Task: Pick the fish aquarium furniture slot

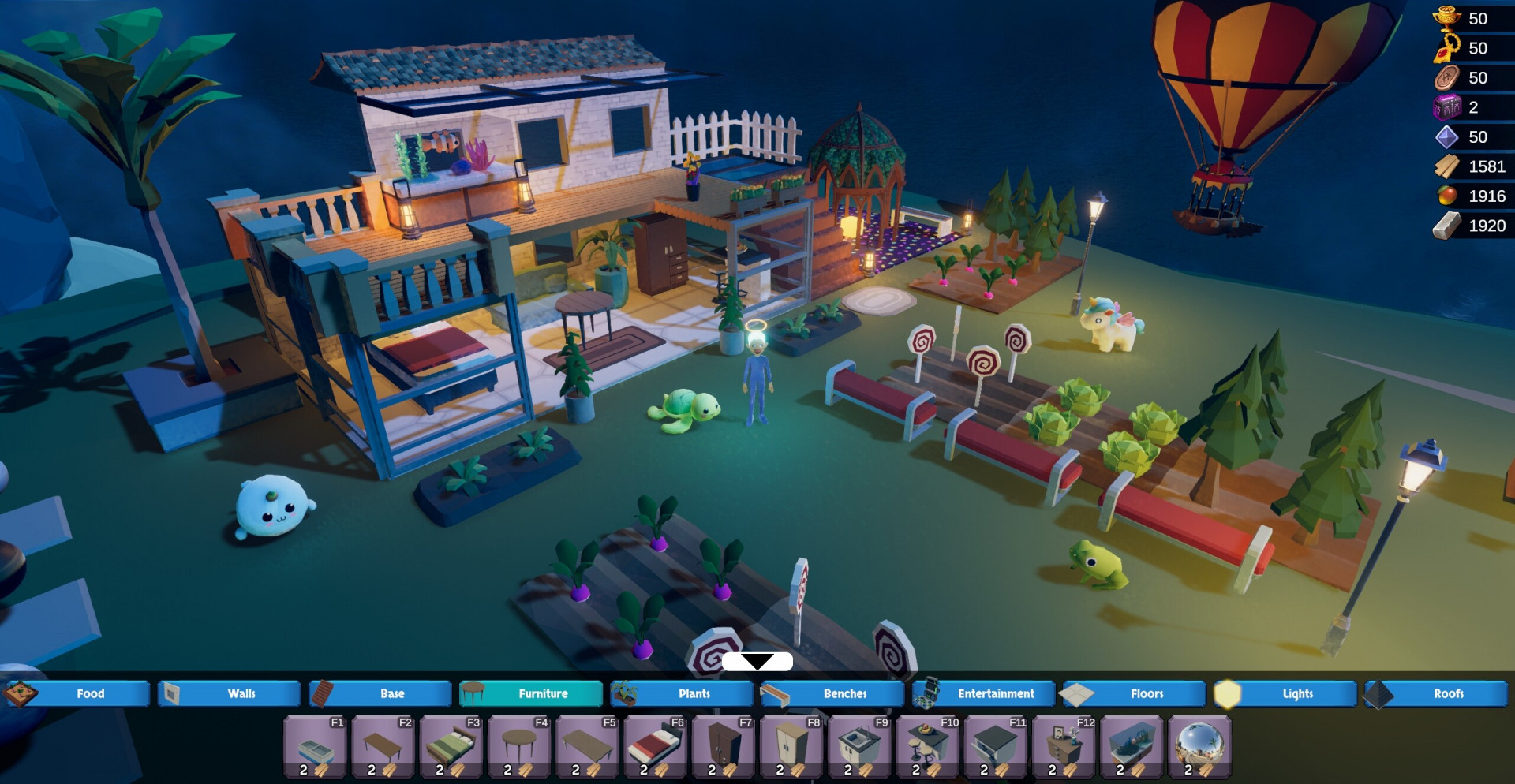Action: coord(1132,746)
